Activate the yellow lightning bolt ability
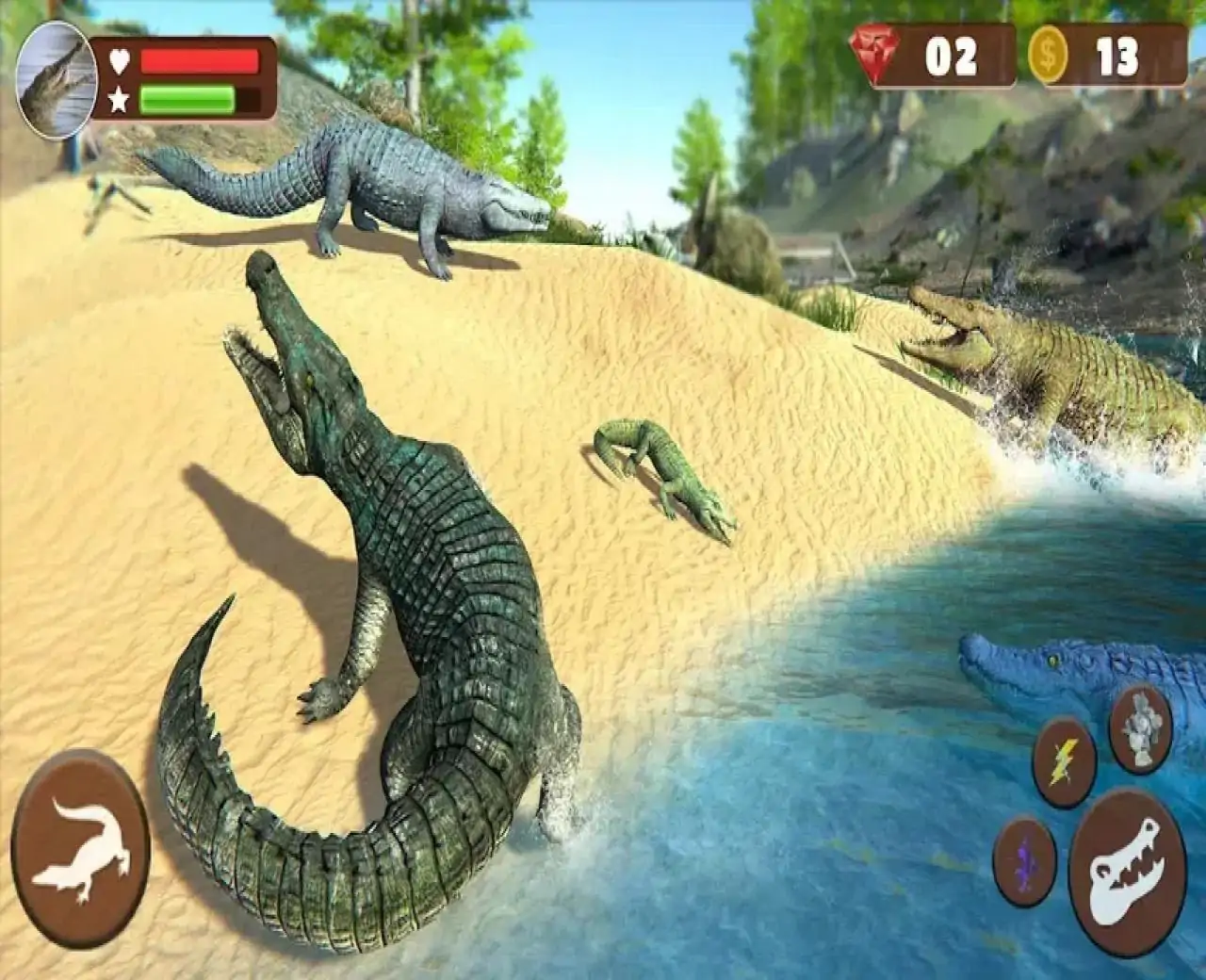 click(x=1065, y=761)
